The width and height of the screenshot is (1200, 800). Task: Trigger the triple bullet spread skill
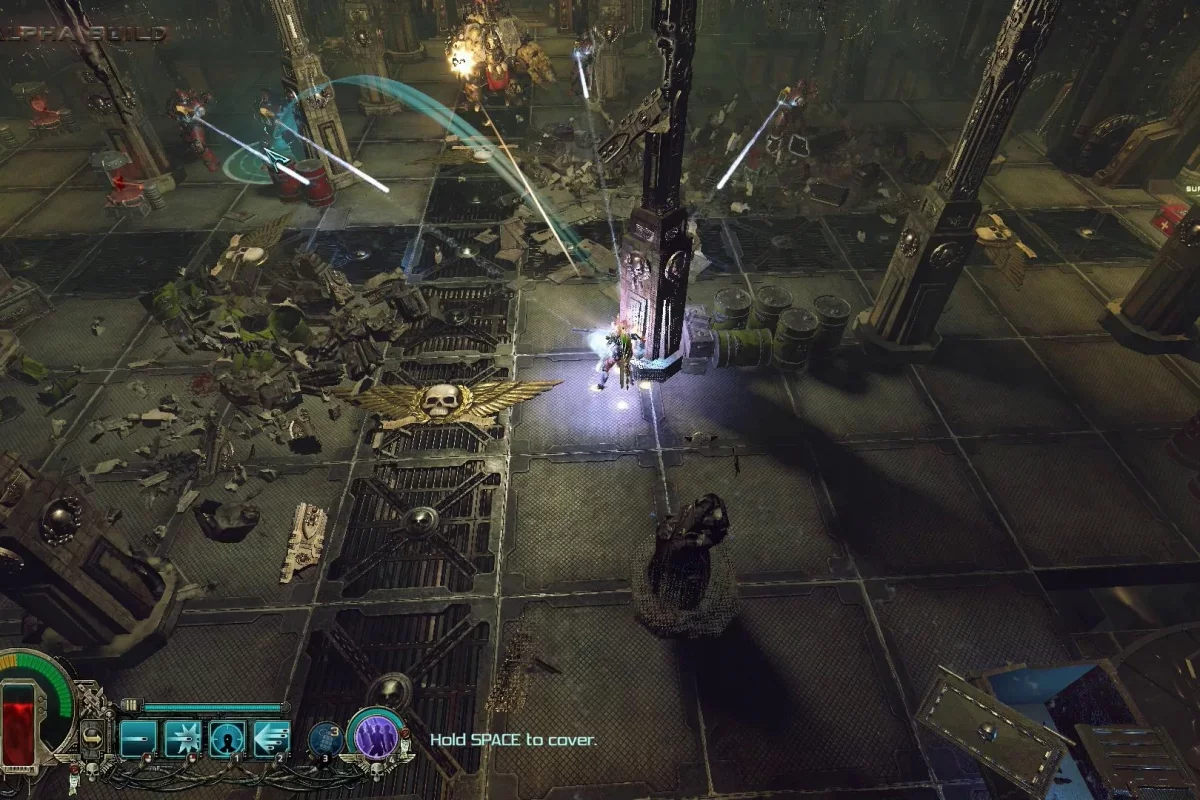coord(271,738)
